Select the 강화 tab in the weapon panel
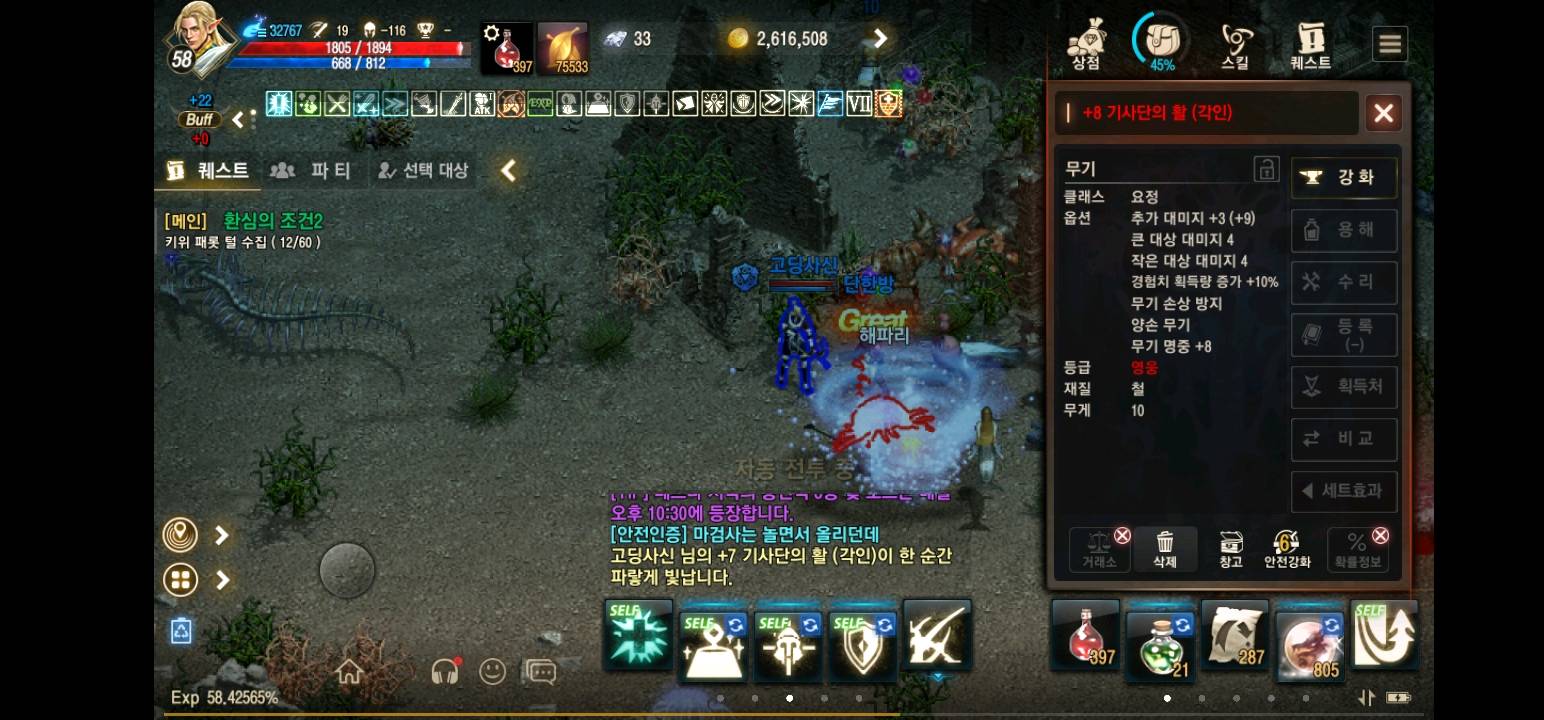This screenshot has height=720, width=1544. click(1344, 177)
